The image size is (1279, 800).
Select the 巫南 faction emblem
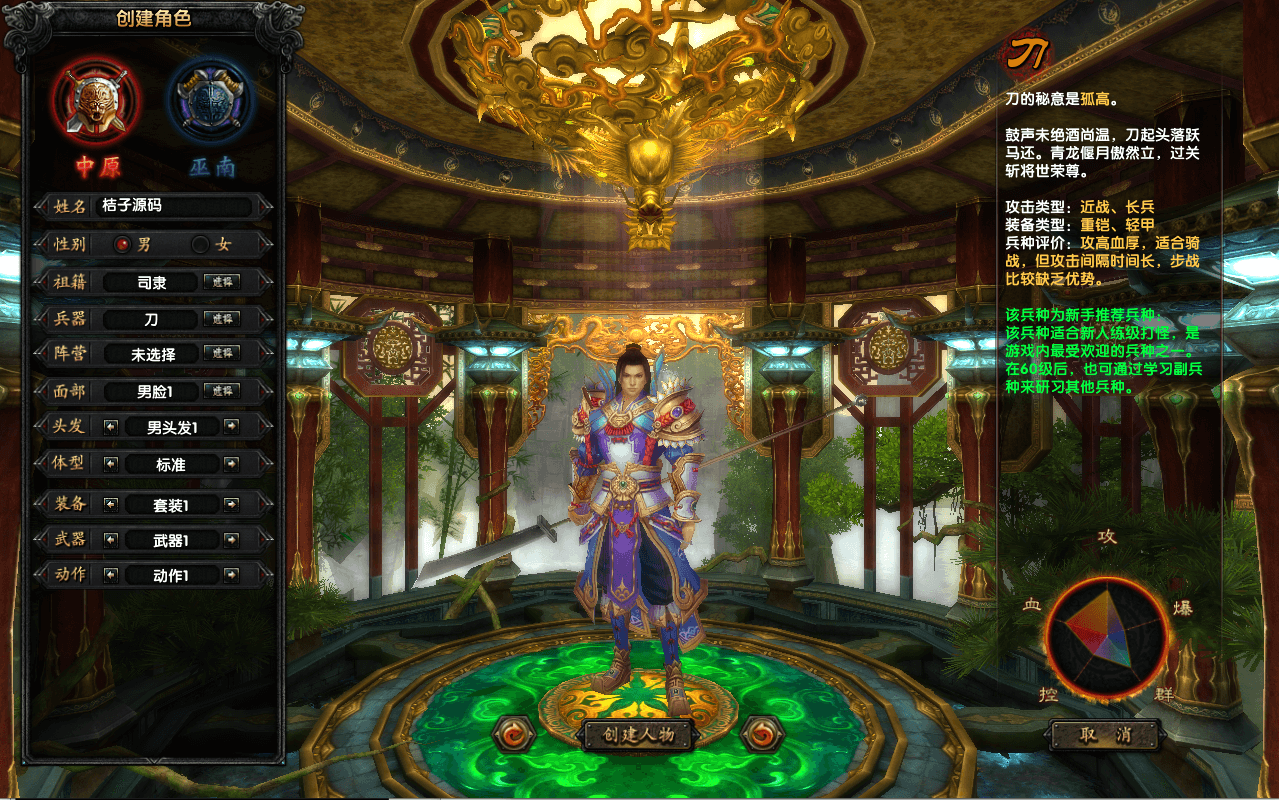[211, 101]
